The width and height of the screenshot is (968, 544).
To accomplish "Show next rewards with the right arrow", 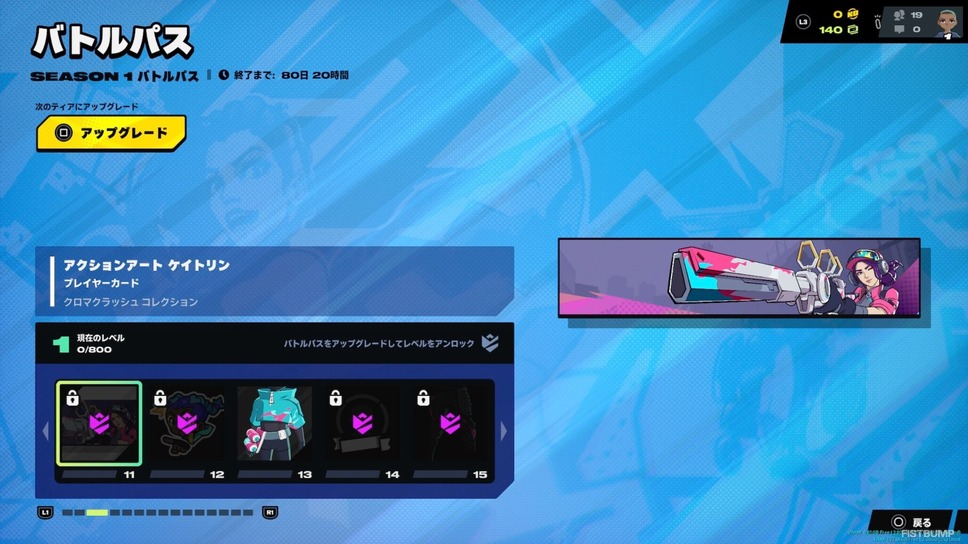I will [503, 431].
